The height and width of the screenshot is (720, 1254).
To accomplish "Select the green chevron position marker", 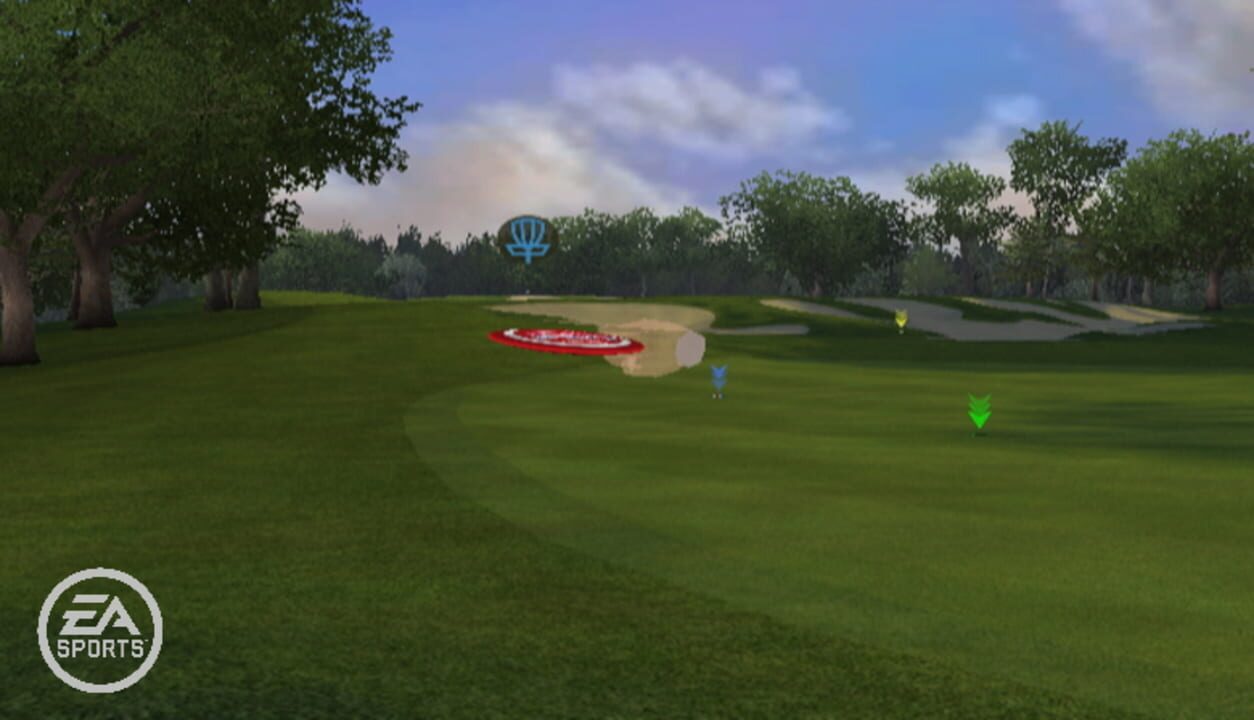I will click(x=979, y=412).
